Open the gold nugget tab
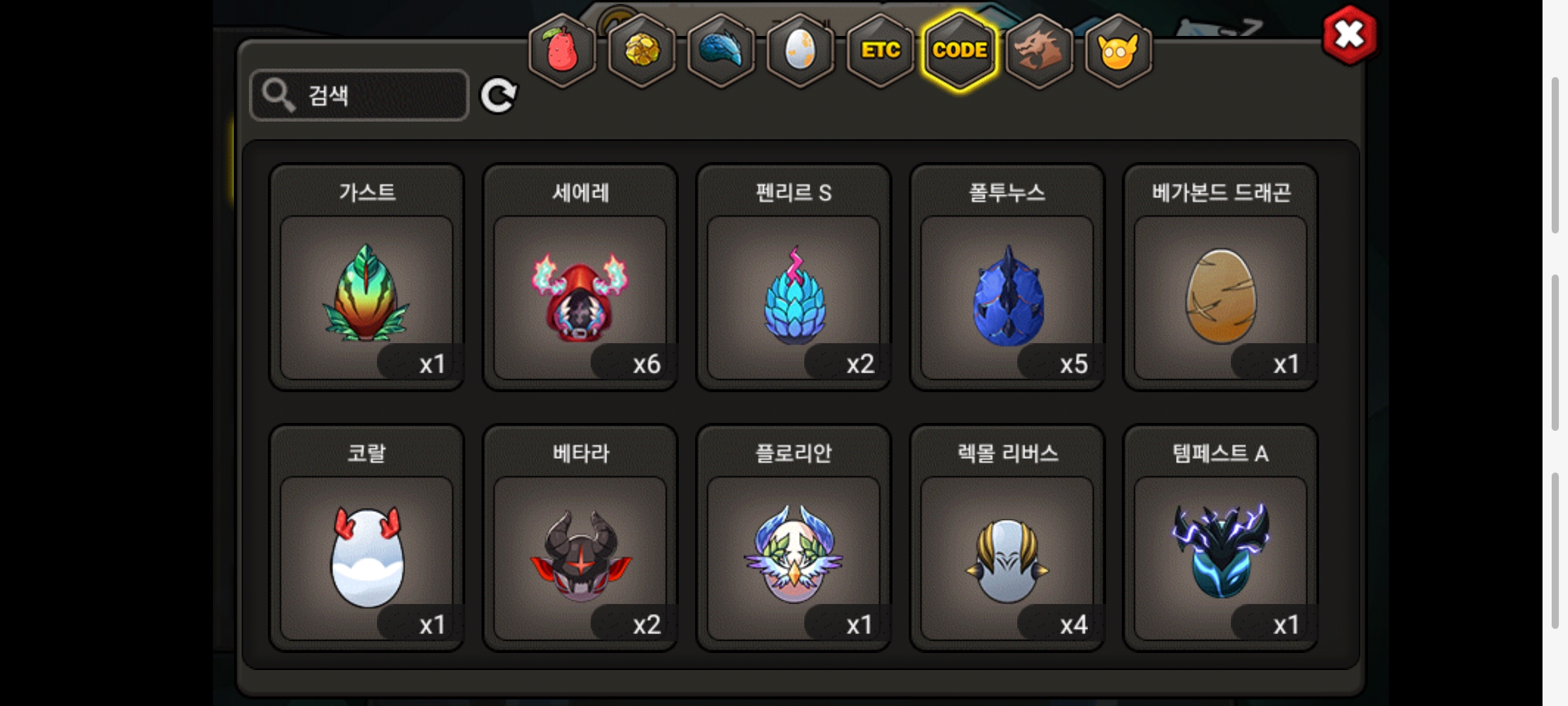 click(642, 50)
